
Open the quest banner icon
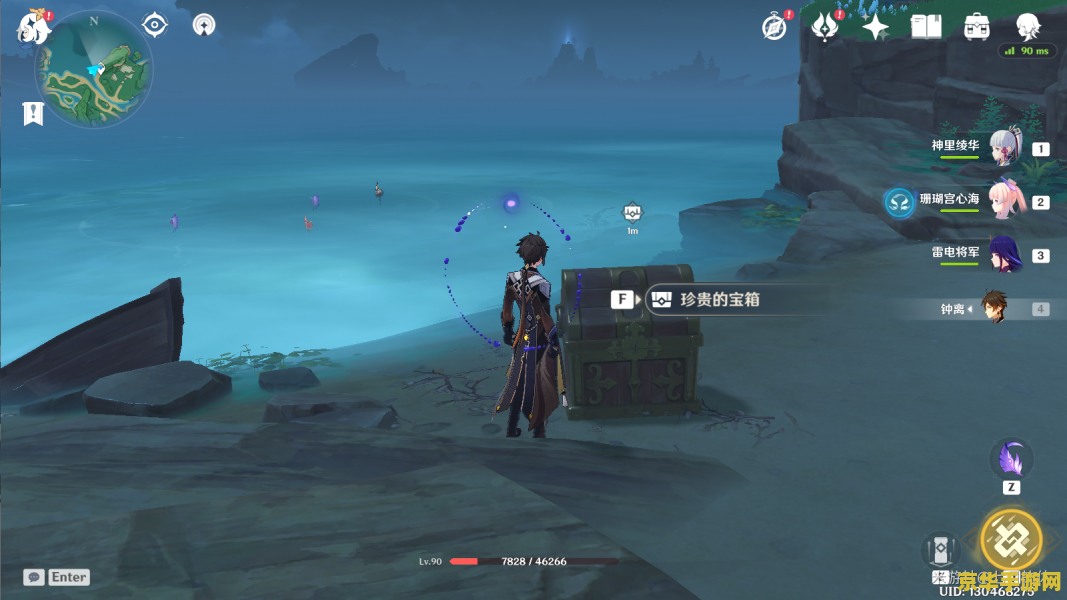(x=33, y=113)
